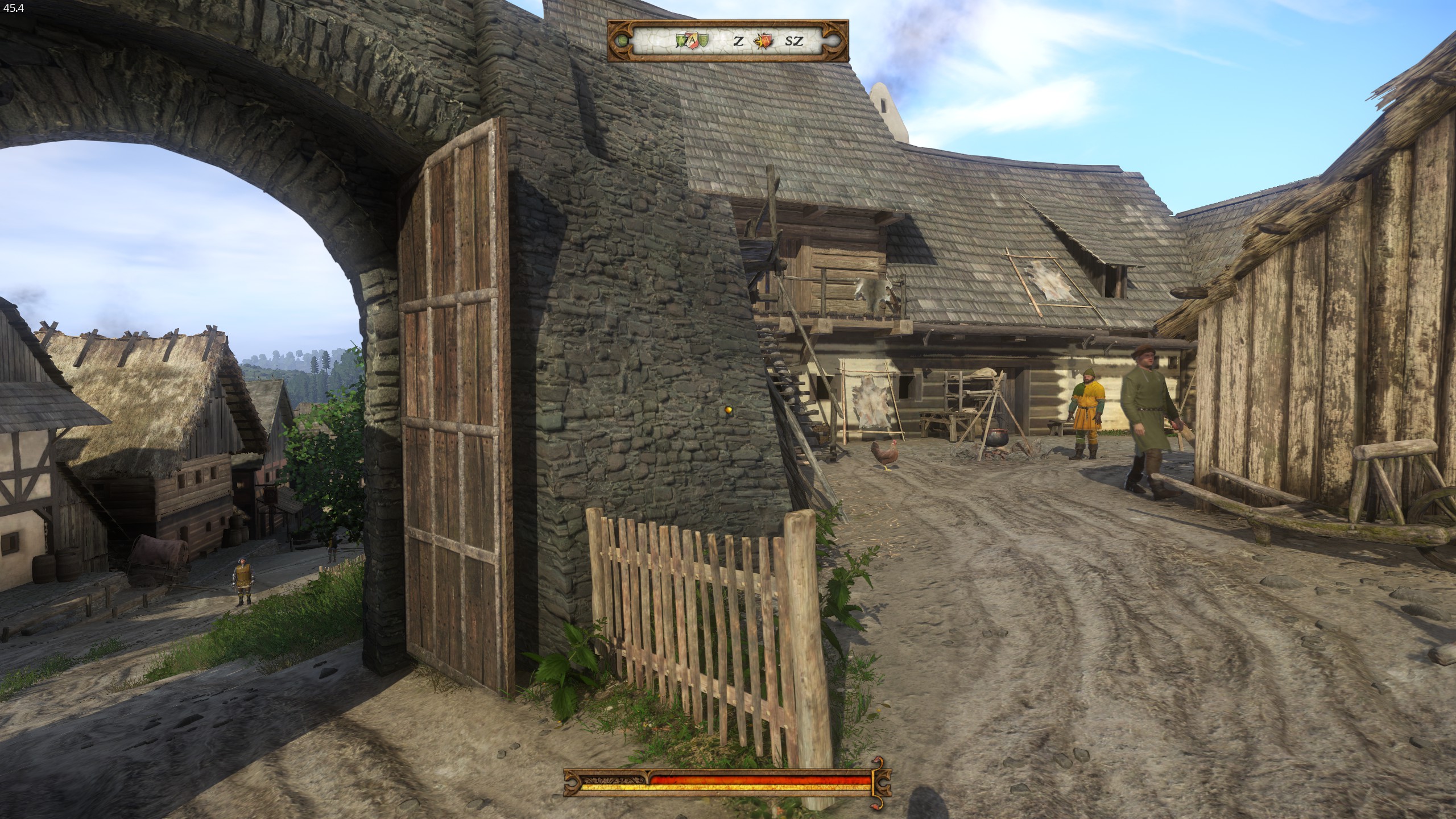Select the orange A marker with yellow star
Image resolution: width=1456 pixels, height=819 pixels.
coord(764,40)
